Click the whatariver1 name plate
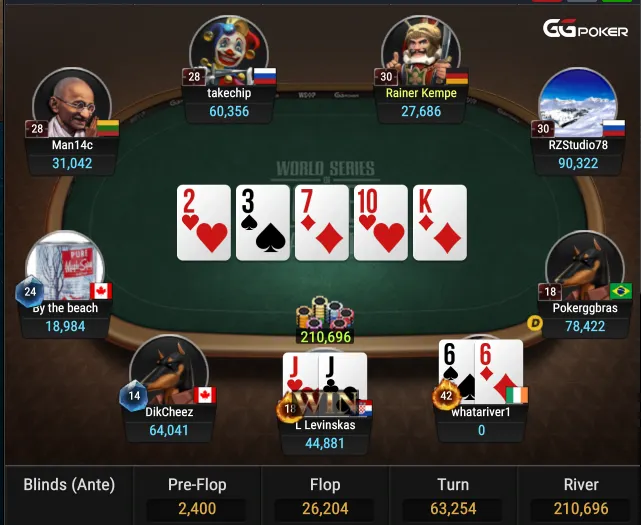Screen dimensions: 641x525 (x=481, y=420)
